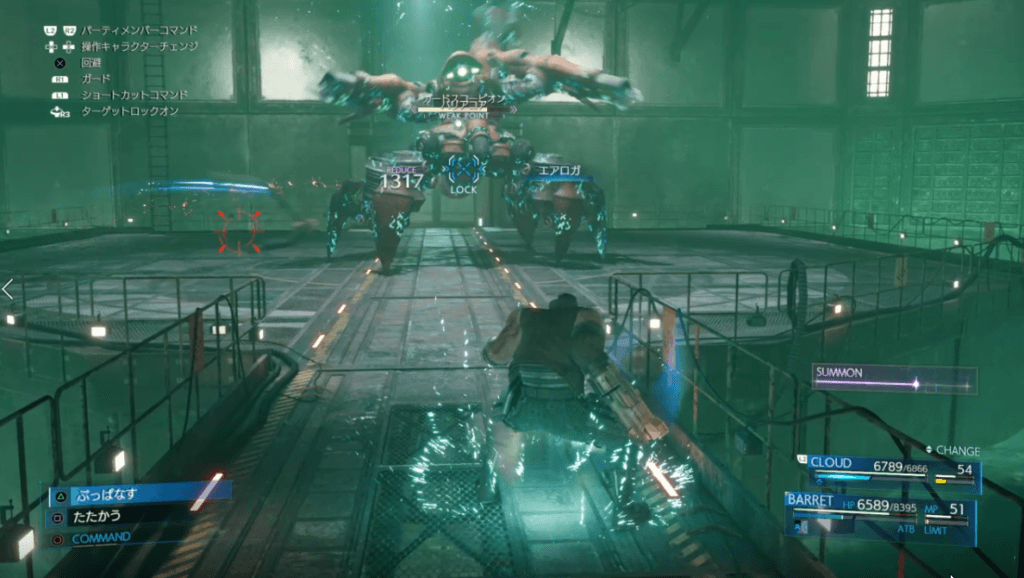Click the left arrow at the screen edge

click(8, 290)
